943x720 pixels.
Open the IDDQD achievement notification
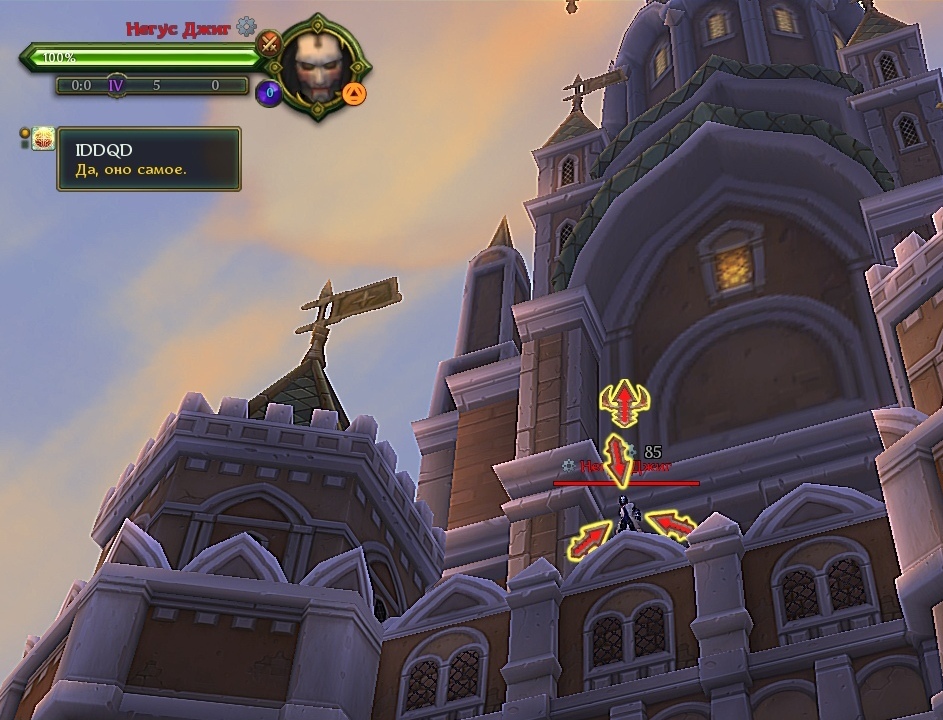pyautogui.click(x=148, y=159)
